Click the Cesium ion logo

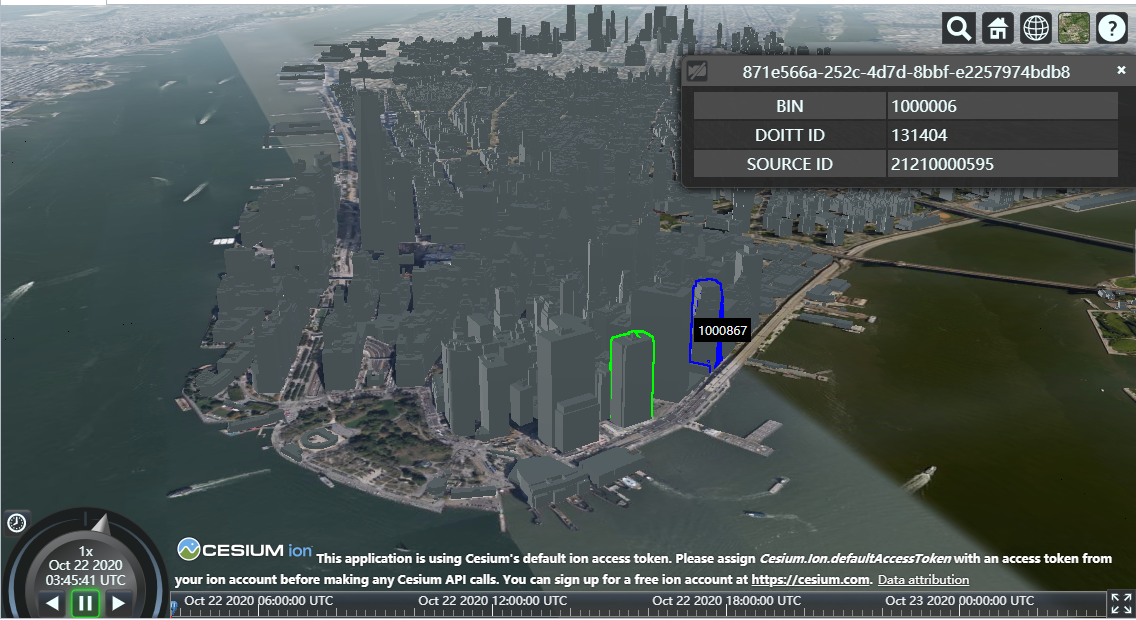245,550
